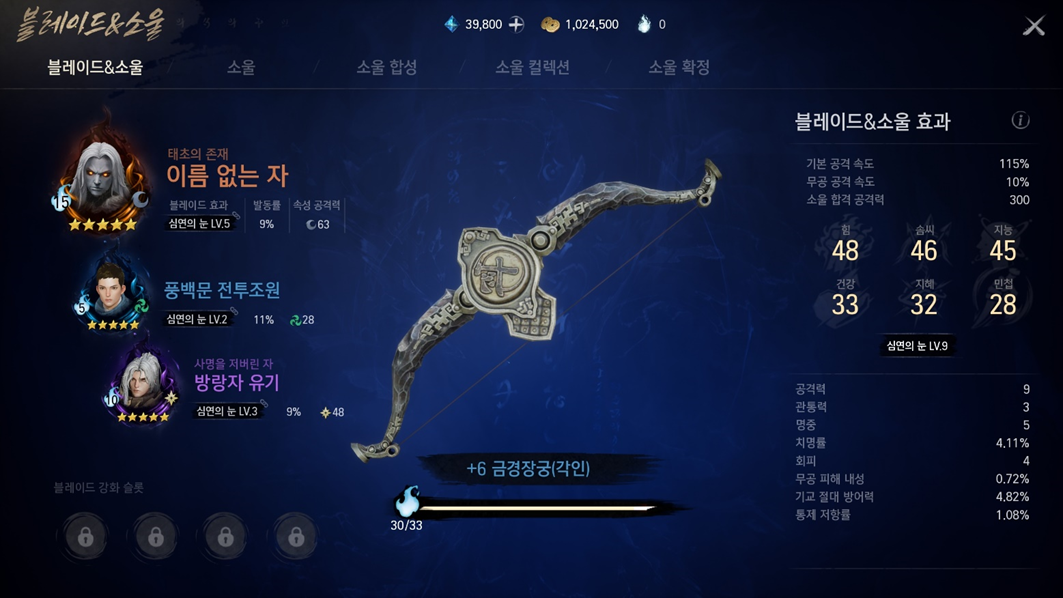1063x598 pixels.
Task: Open the 블레이드&소울 효과 info icon
Action: tap(1020, 120)
